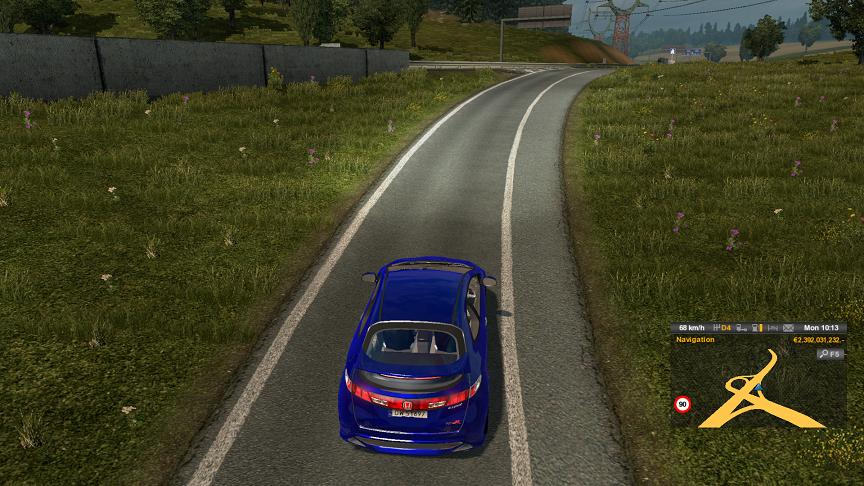Open the mail envelope icon
The width and height of the screenshot is (864, 486).
coord(788,327)
